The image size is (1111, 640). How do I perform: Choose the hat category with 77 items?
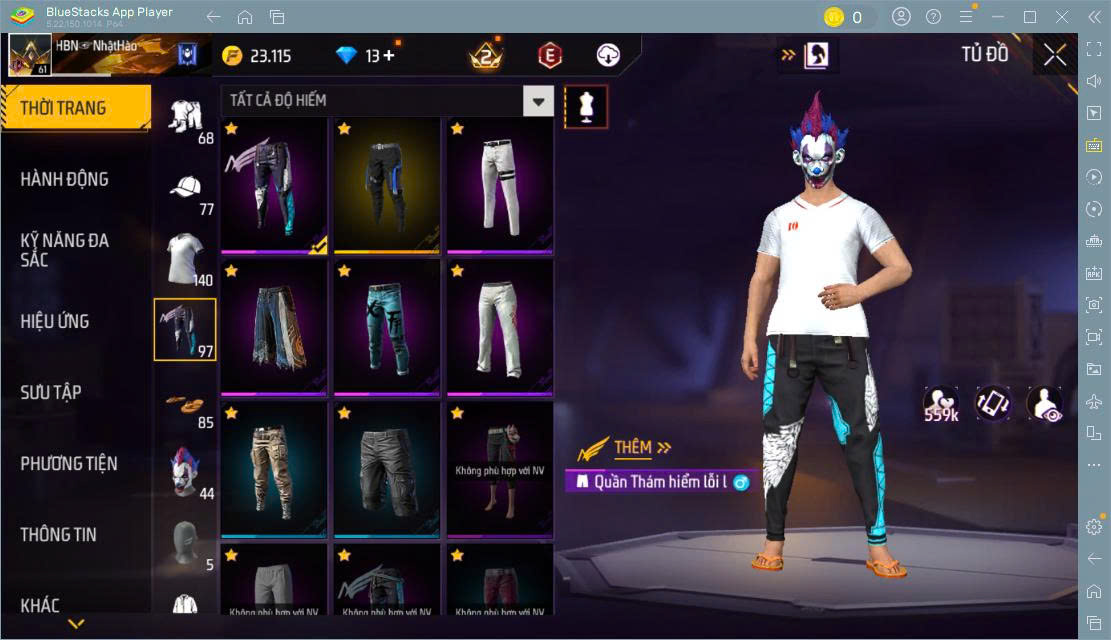tap(186, 190)
